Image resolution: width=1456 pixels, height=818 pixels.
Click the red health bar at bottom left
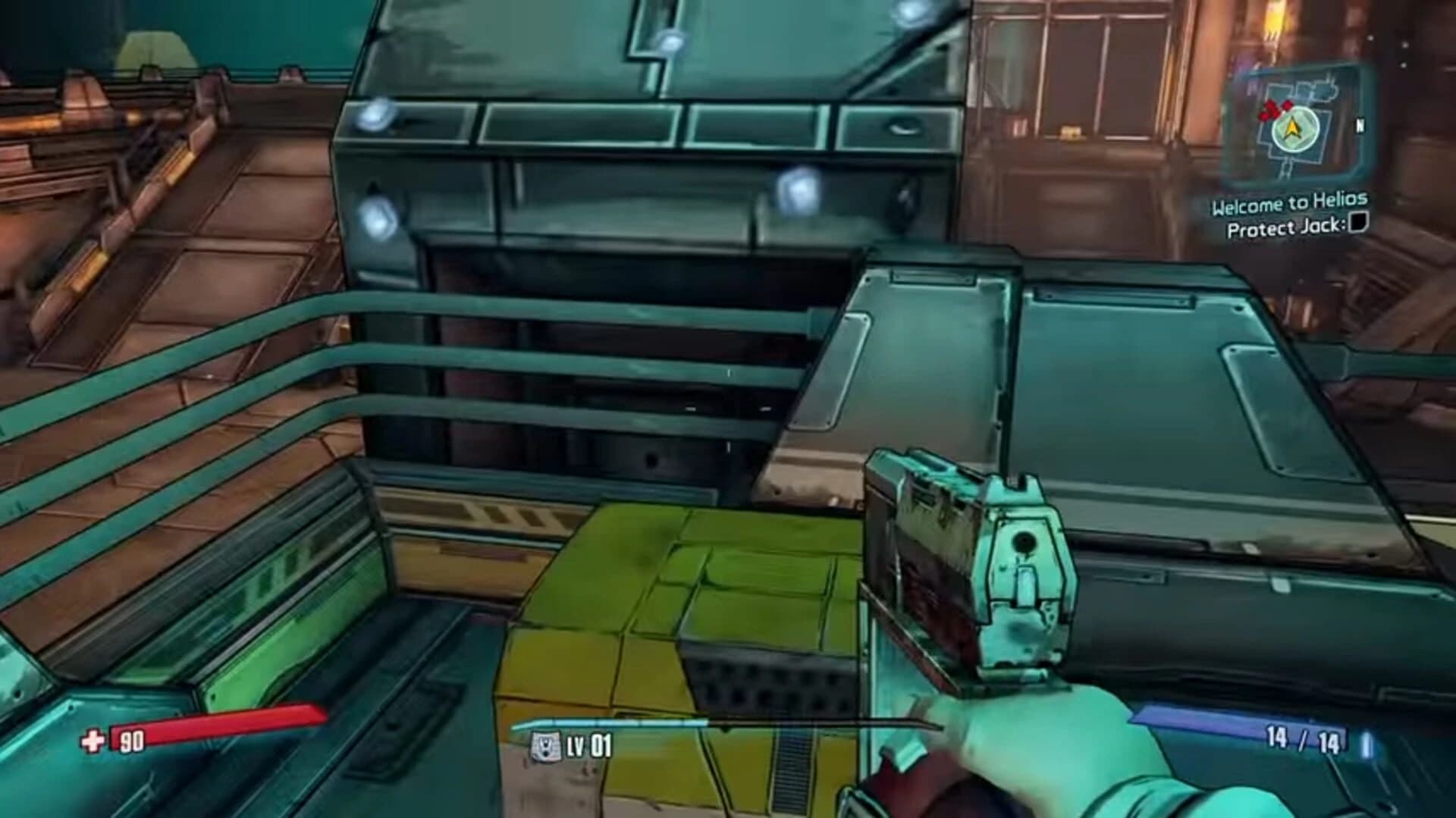[220, 722]
